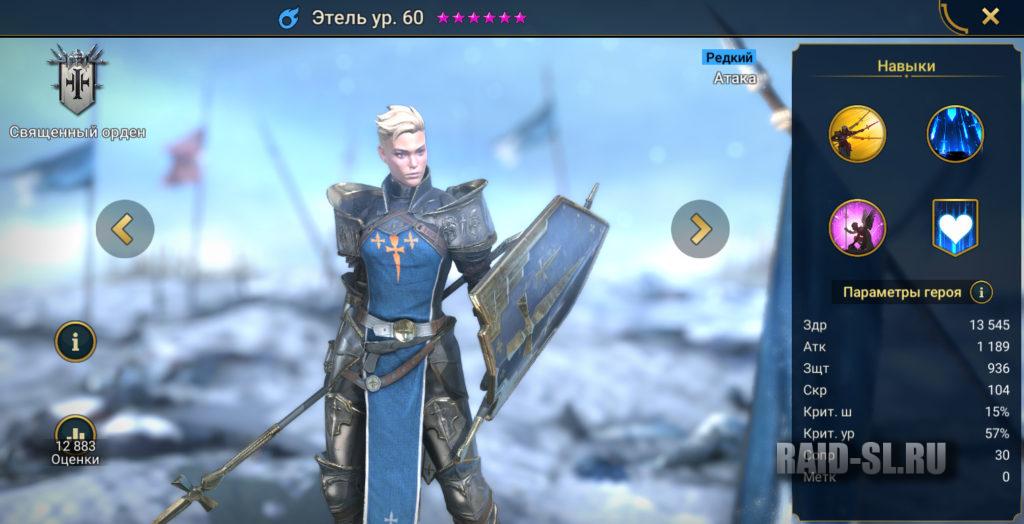Select the heart shield aura icon
The image size is (1024, 524).
pyautogui.click(x=955, y=227)
